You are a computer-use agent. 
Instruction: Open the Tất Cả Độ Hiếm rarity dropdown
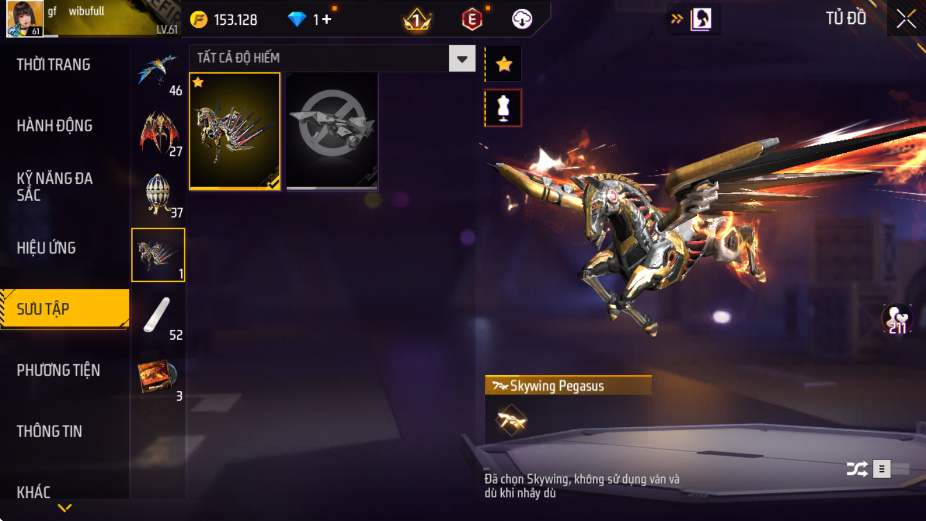pos(461,58)
